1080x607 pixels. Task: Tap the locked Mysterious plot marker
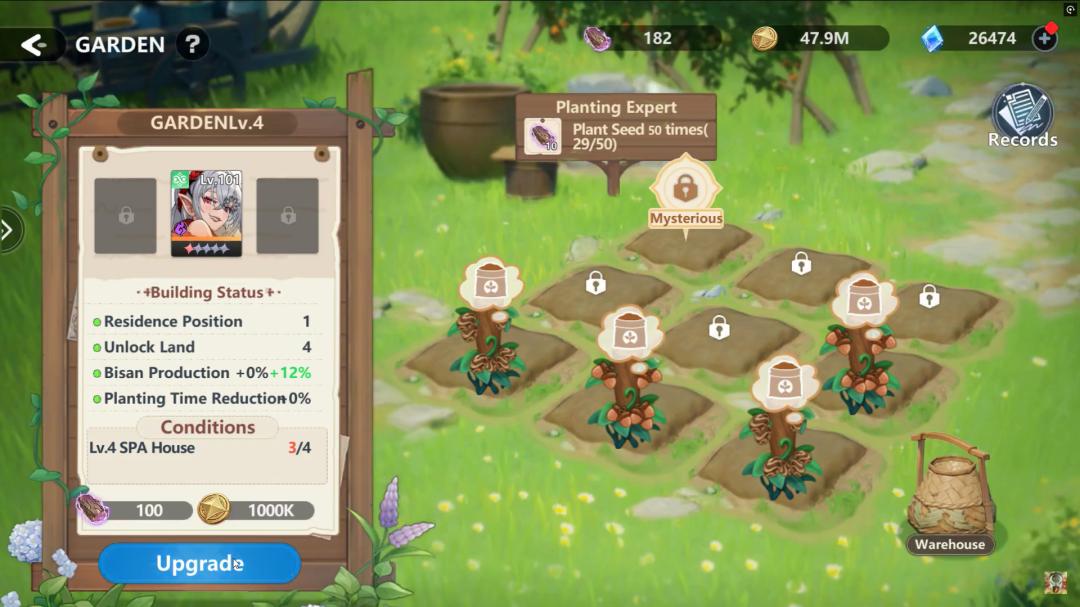(x=685, y=190)
